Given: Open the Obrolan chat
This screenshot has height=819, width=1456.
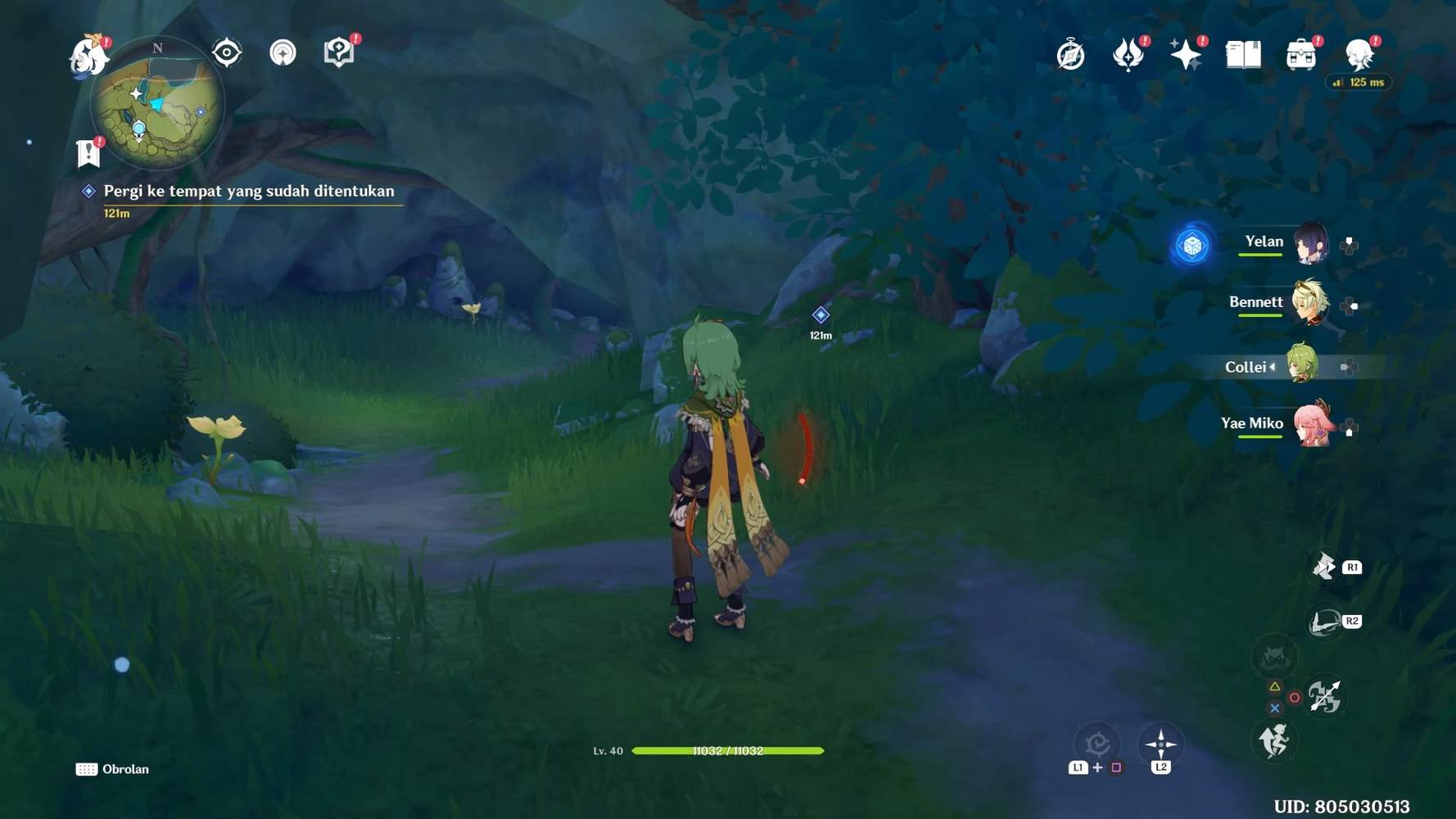Looking at the screenshot, I should point(113,769).
